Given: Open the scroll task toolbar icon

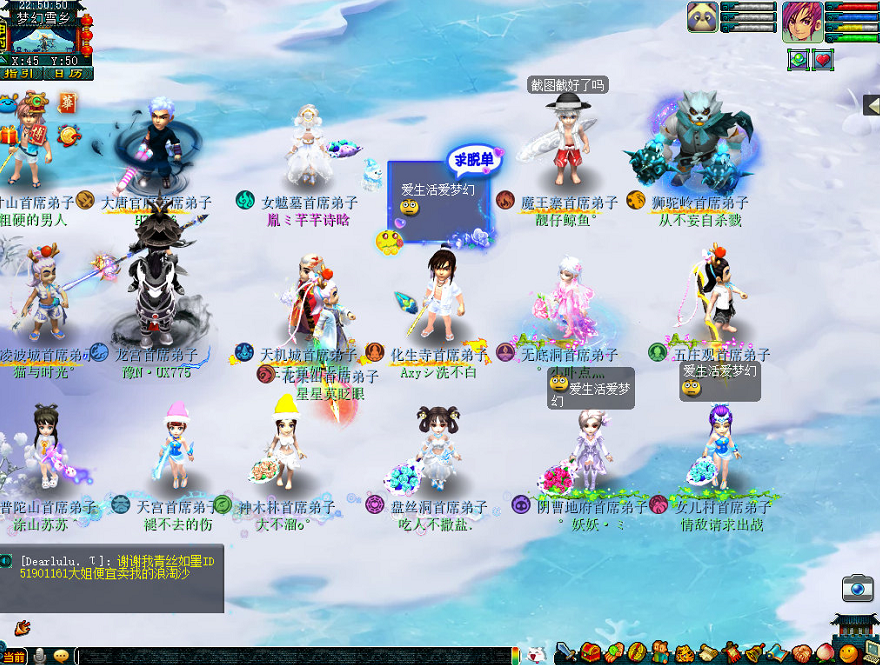Looking at the screenshot, I should coord(708,654).
